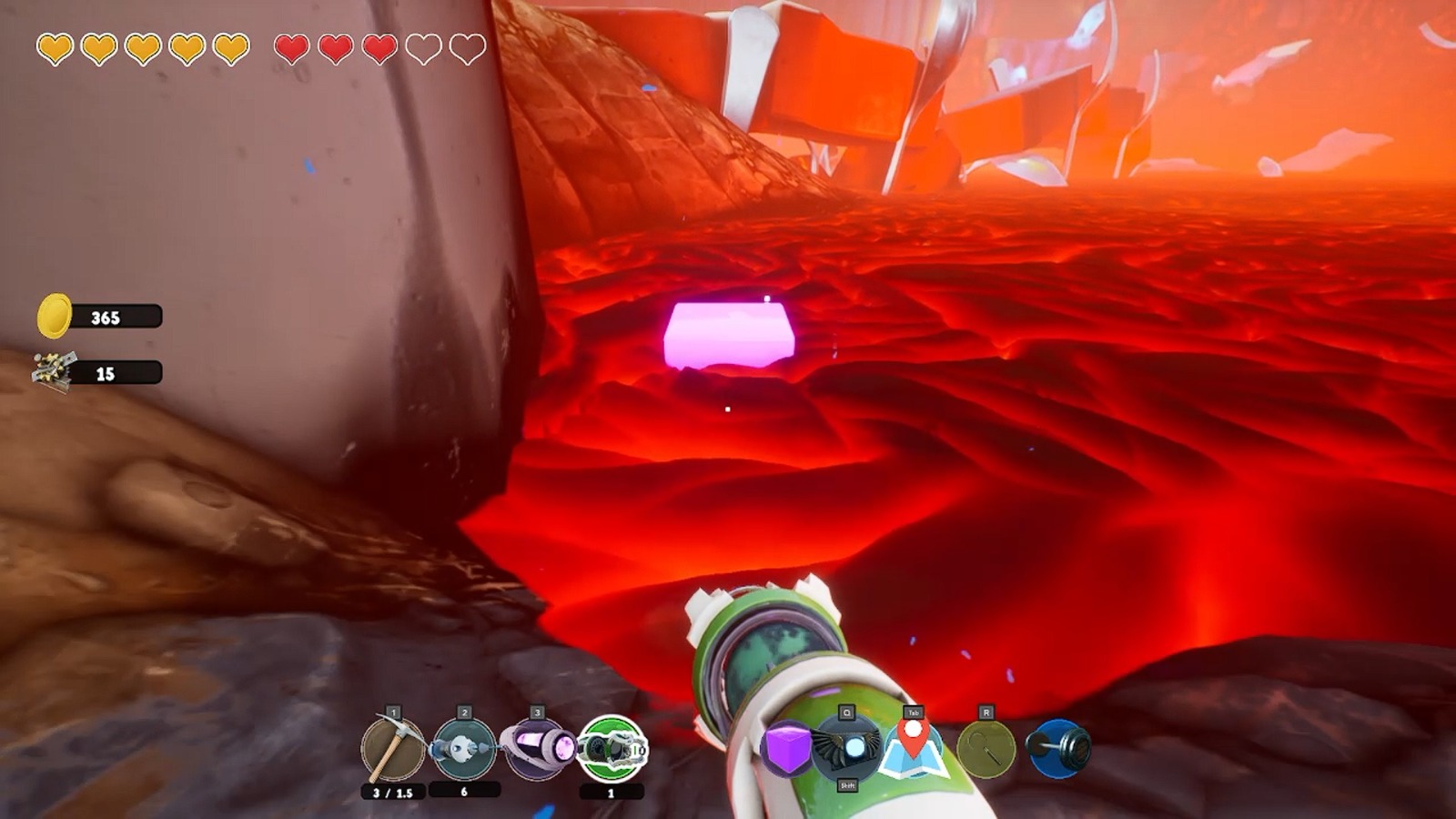Click the coin counter showing 365
This screenshot has height=819, width=1456.
107,315
